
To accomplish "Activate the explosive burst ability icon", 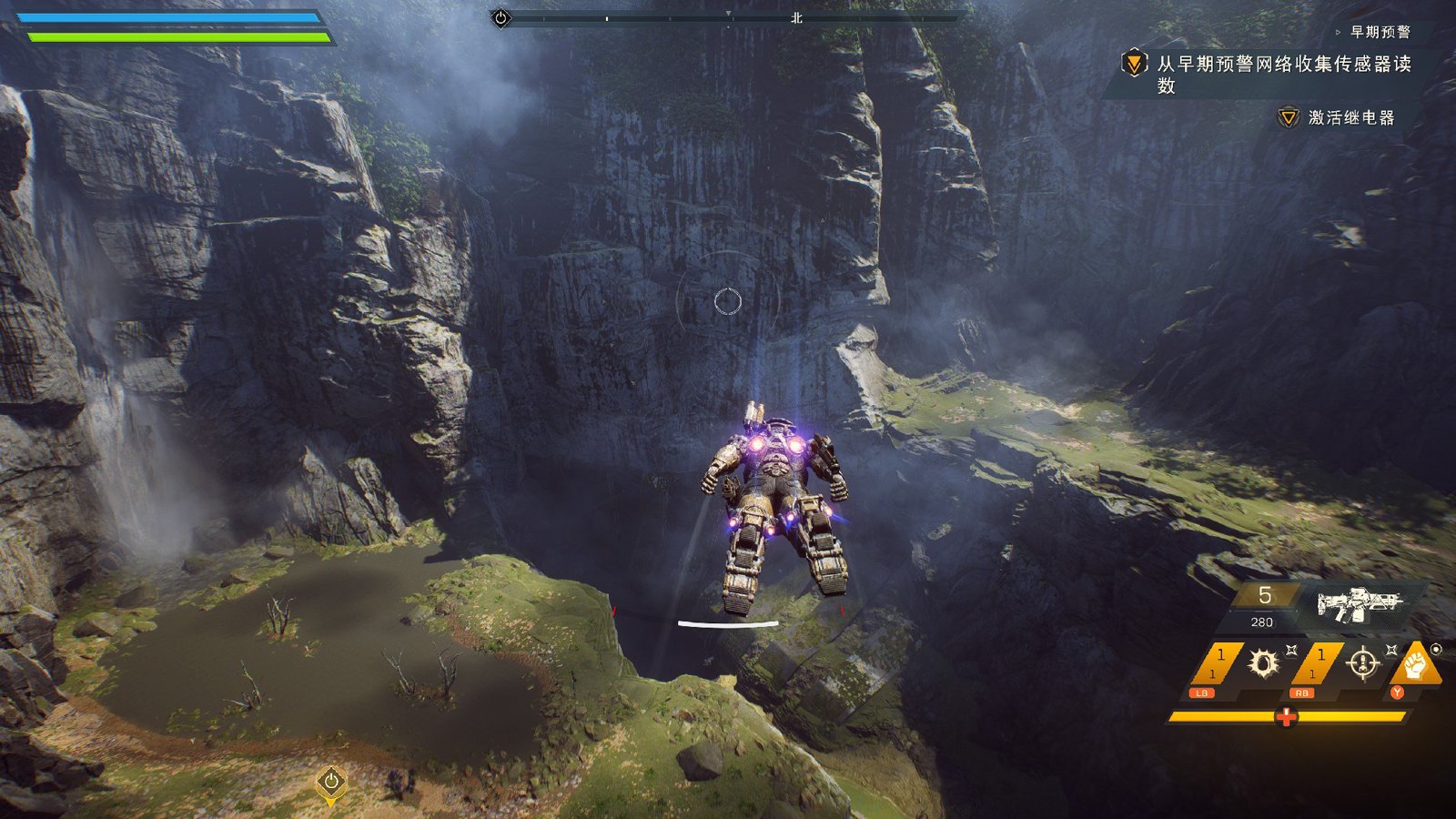I will coord(1263,663).
